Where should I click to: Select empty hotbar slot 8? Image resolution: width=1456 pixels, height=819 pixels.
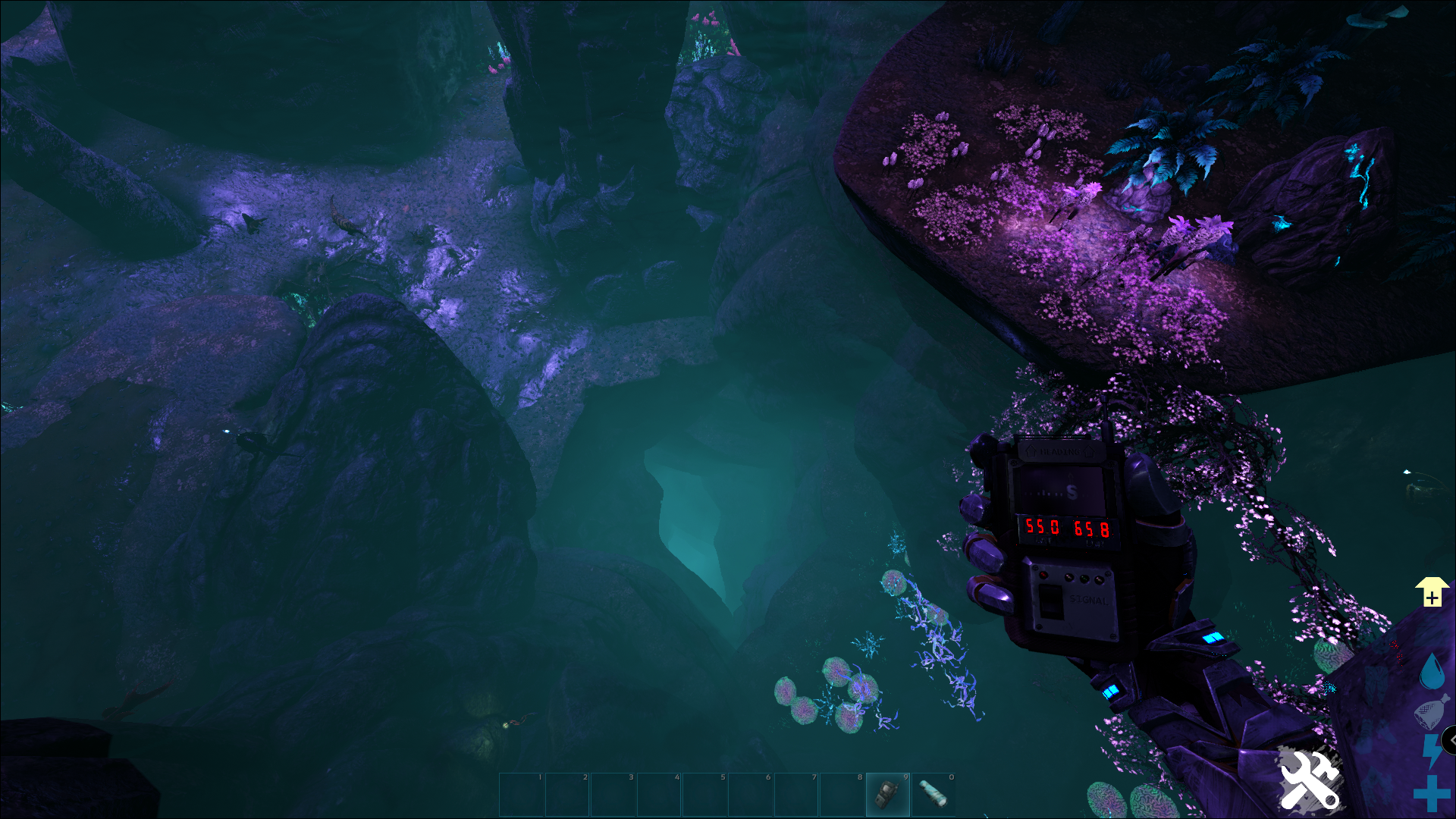click(842, 794)
